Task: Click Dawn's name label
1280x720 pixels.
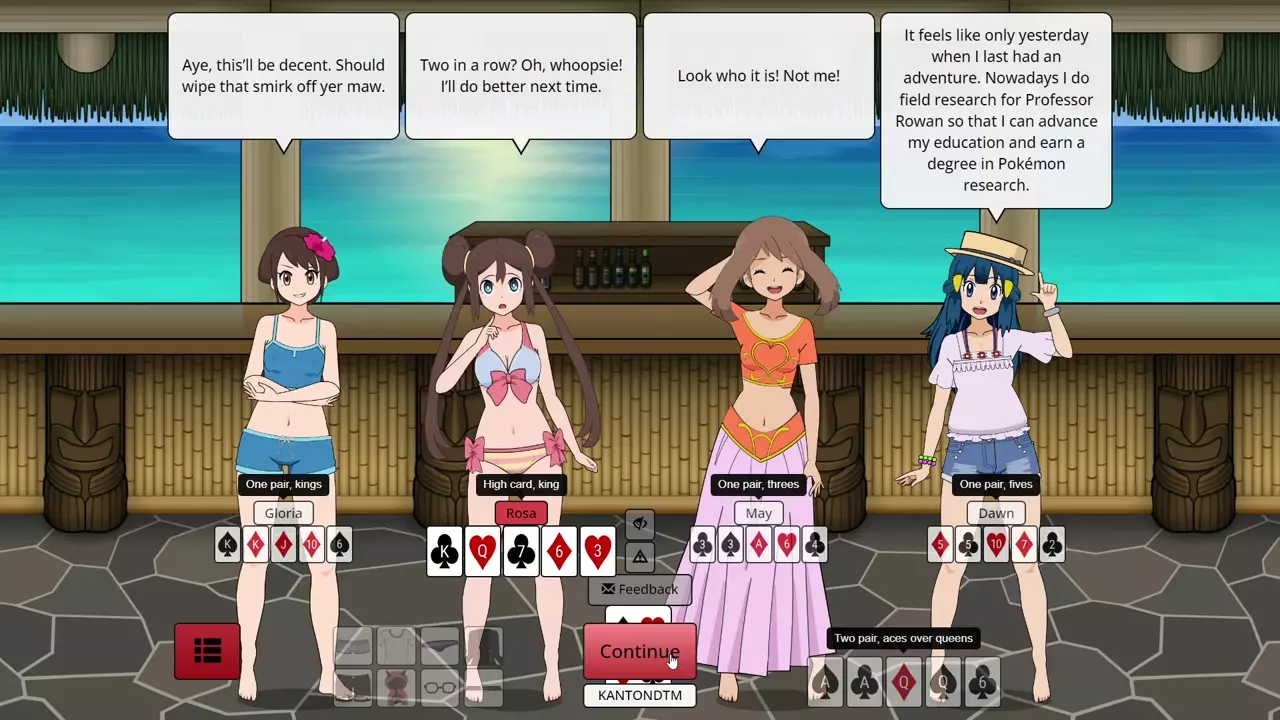Action: tap(995, 513)
